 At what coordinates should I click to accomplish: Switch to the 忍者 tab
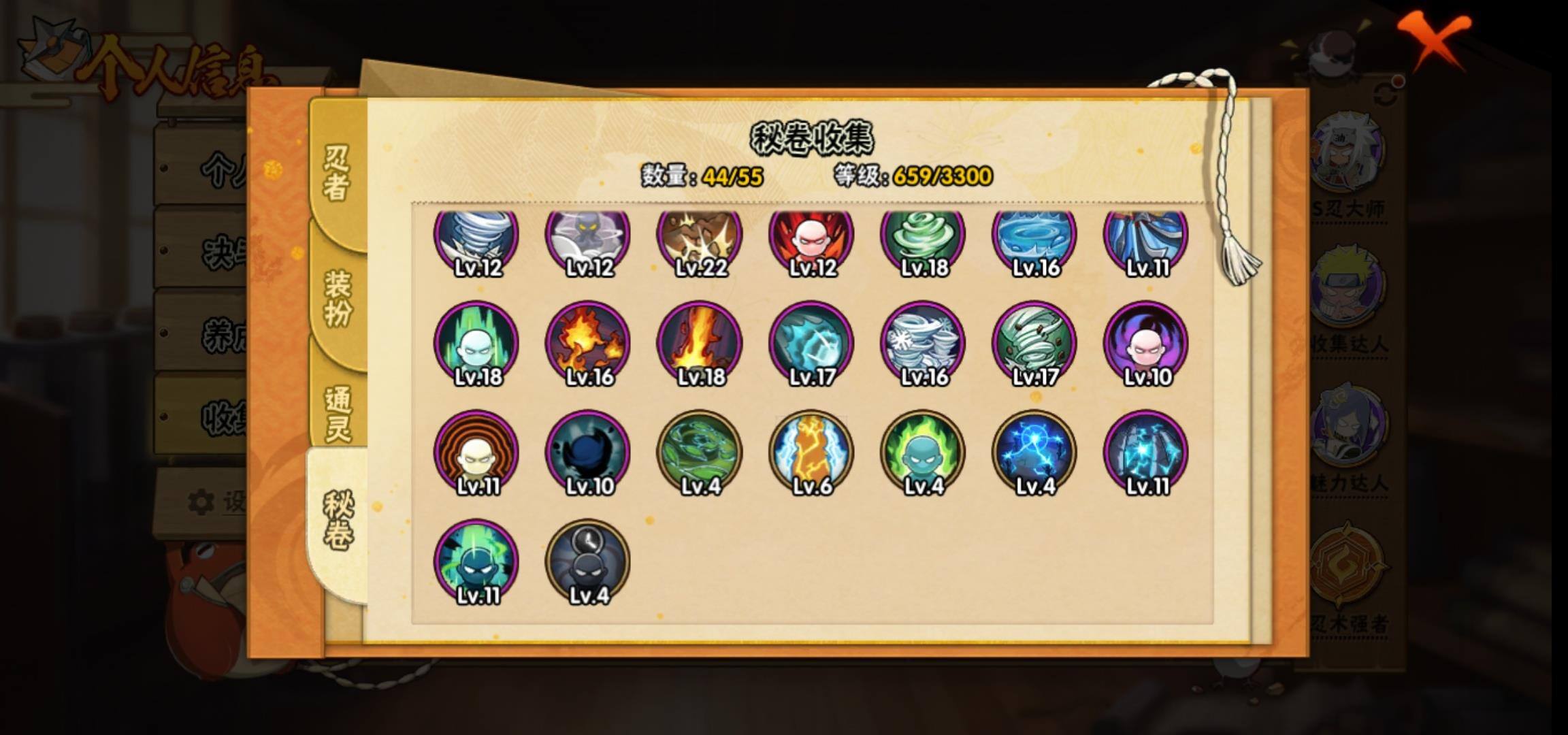(337, 173)
